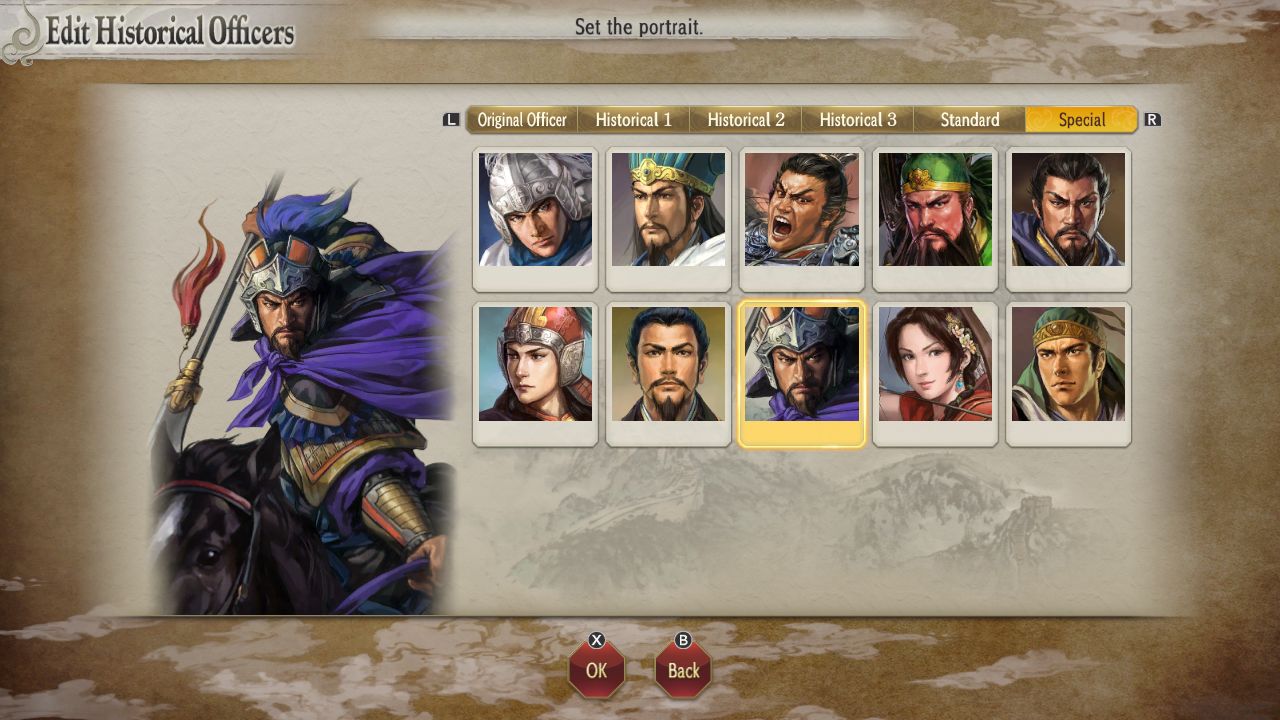Select the red-helmeted young warrior portrait
Viewport: 1280px width, 720px height.
pyautogui.click(x=534, y=366)
